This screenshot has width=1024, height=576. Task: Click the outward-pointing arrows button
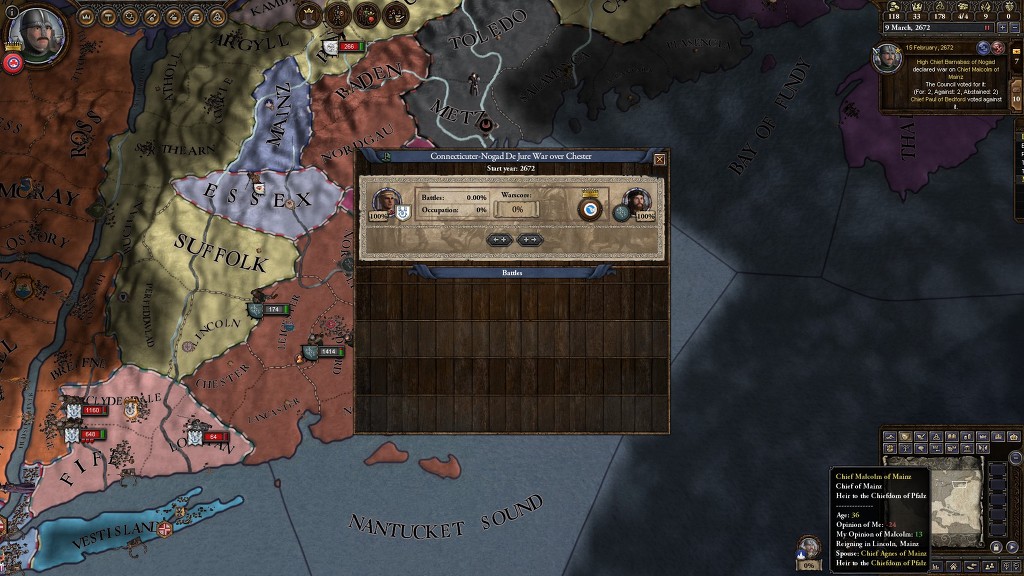coord(530,240)
